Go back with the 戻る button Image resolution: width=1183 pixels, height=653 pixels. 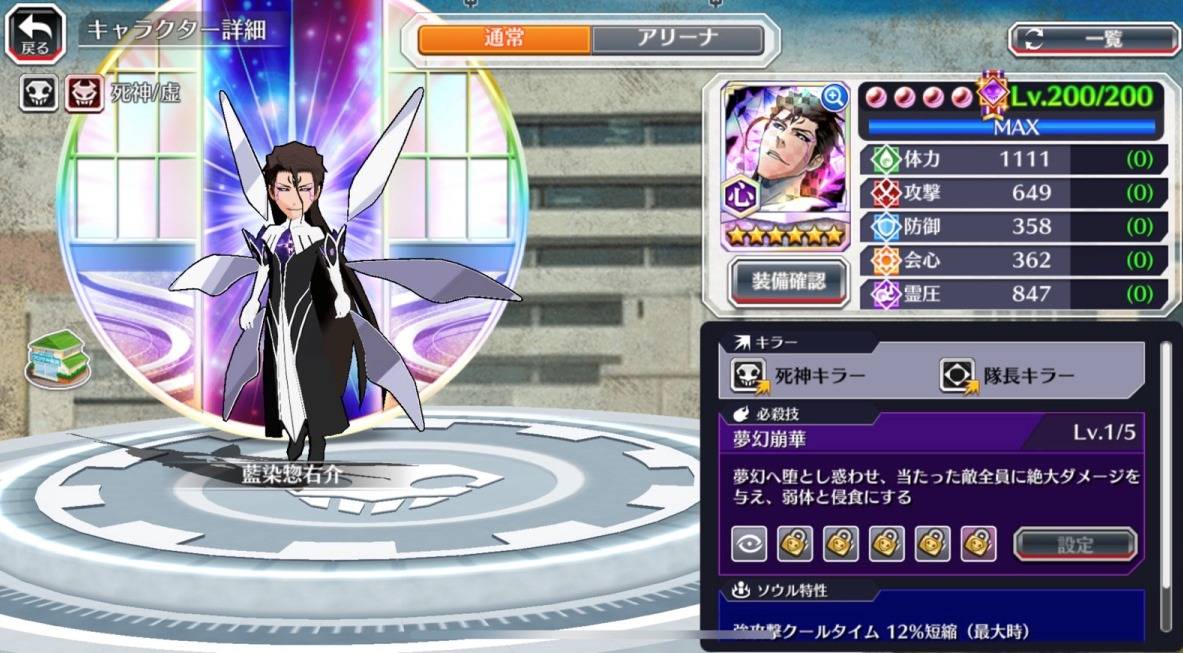(37, 35)
